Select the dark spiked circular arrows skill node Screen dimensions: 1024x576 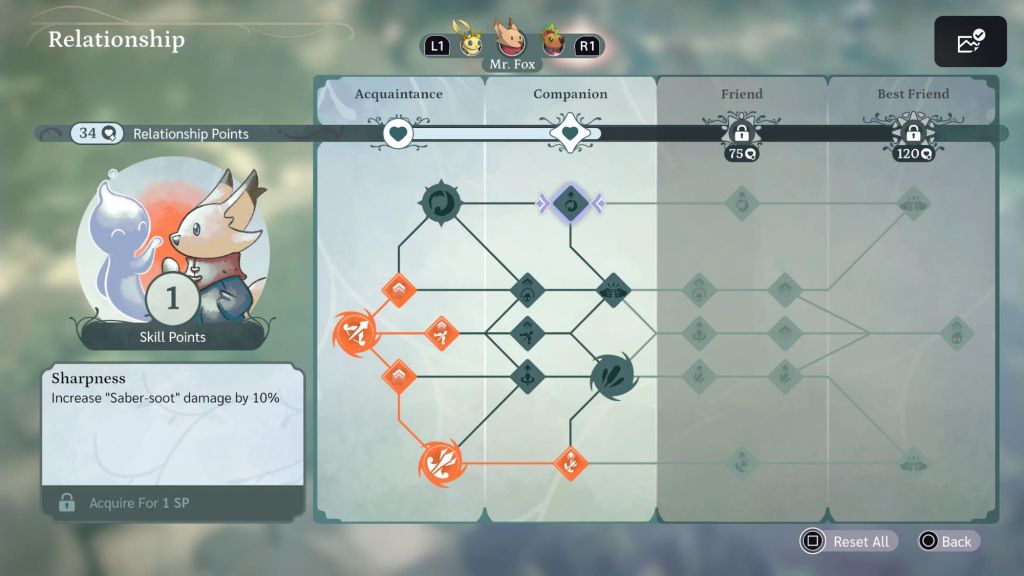440,203
